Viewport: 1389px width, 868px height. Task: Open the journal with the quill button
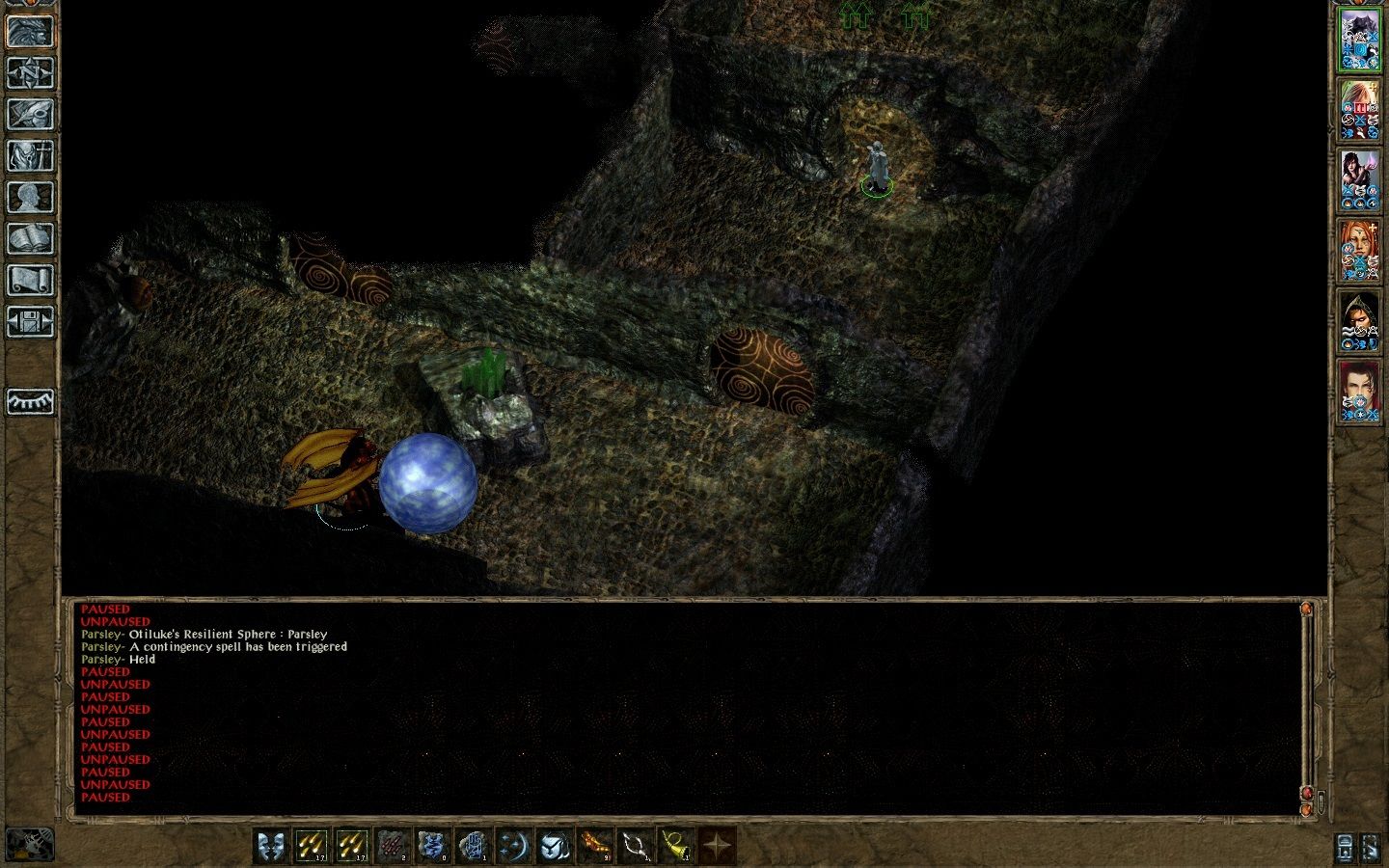(x=30, y=115)
